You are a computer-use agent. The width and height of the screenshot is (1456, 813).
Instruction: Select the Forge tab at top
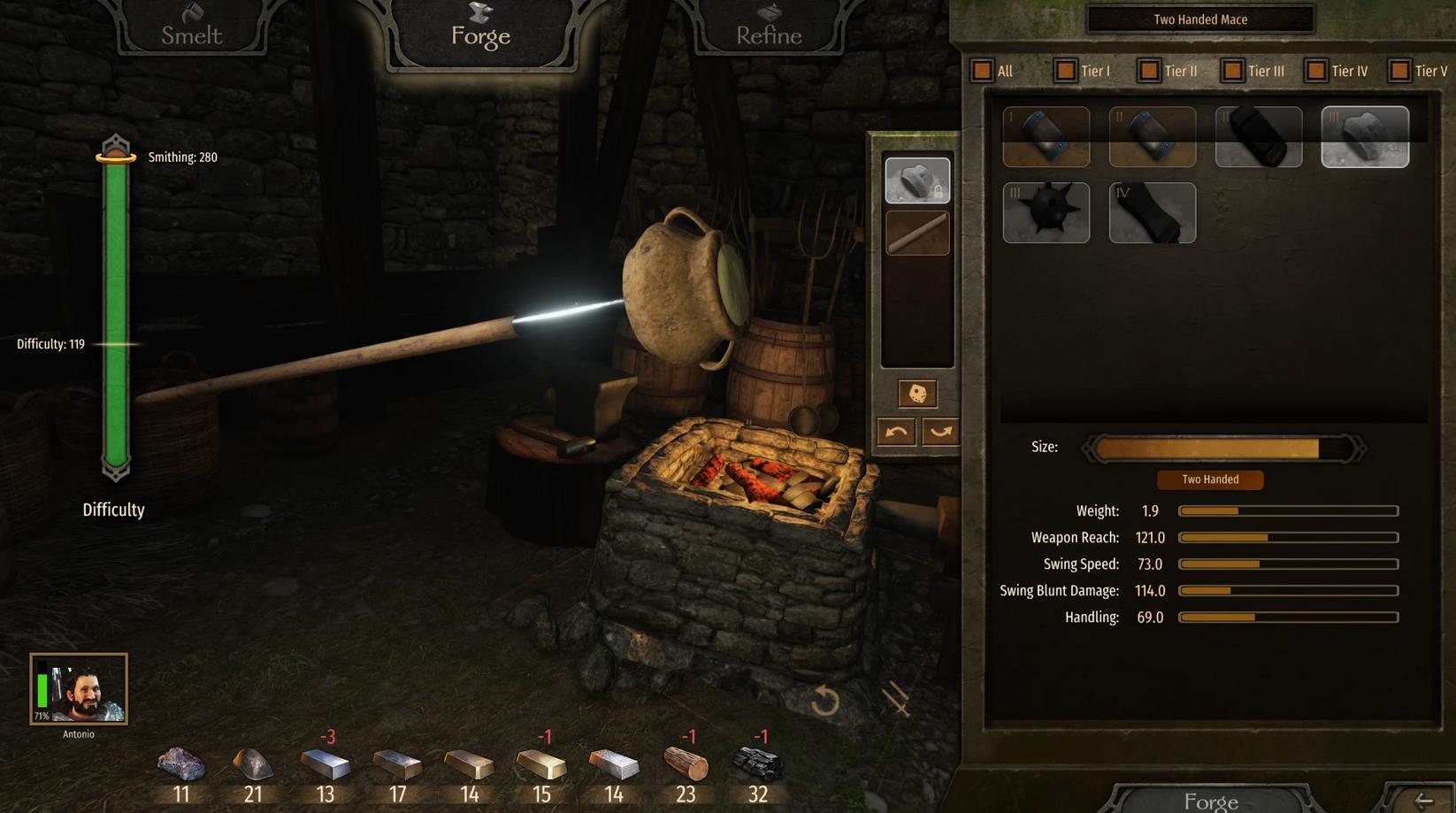click(x=480, y=32)
